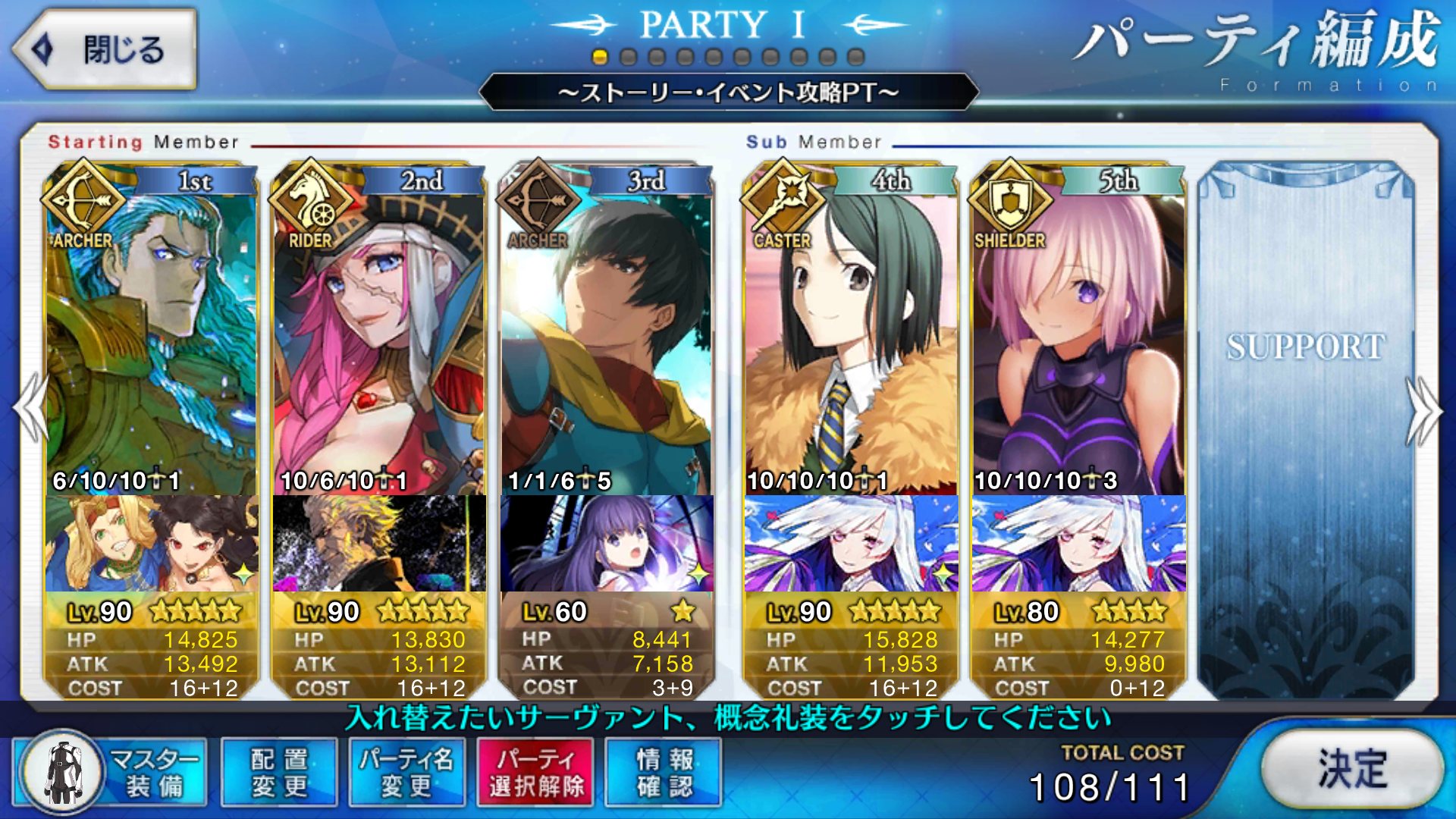This screenshot has height=819, width=1456.
Task: Open 情報確認 info check
Action: (664, 772)
